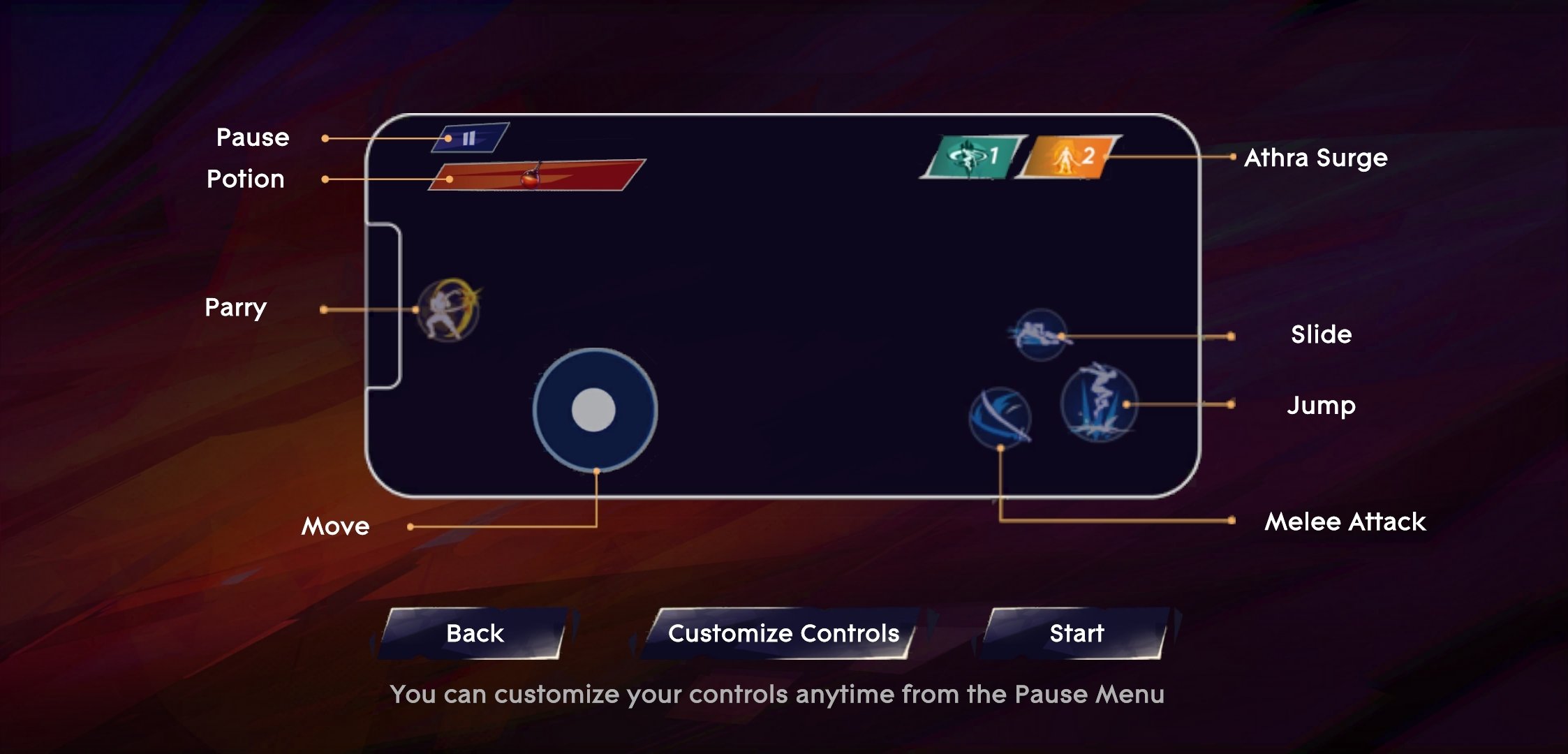Open Customize Controls
The width and height of the screenshot is (1568, 754).
pos(783,633)
